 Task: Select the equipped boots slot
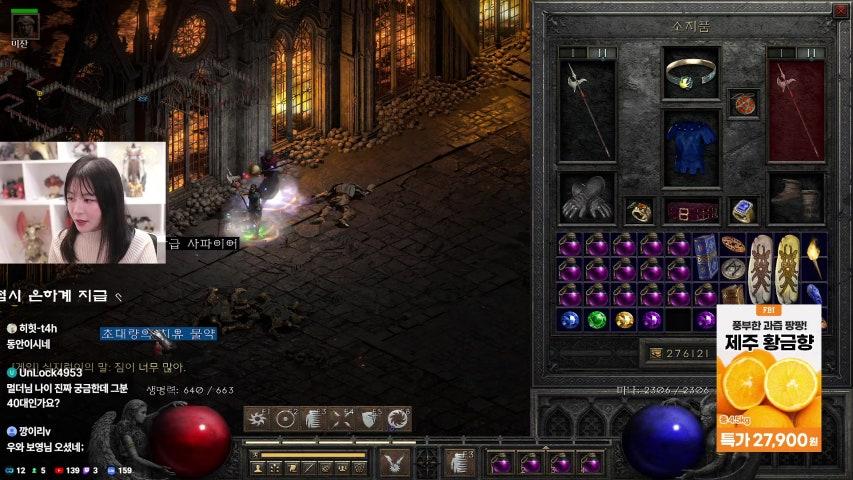(x=796, y=197)
